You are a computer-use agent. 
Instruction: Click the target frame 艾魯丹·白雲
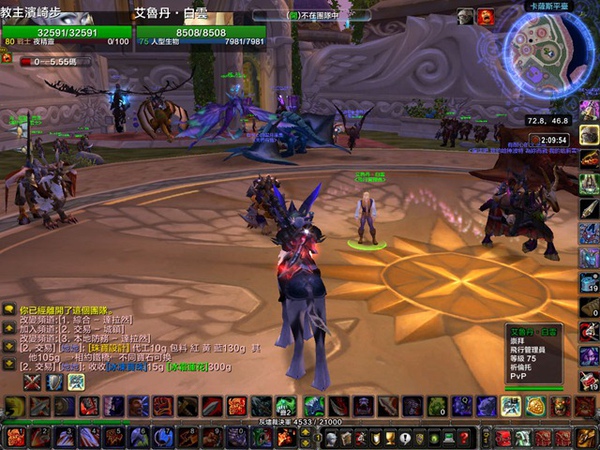point(200,30)
